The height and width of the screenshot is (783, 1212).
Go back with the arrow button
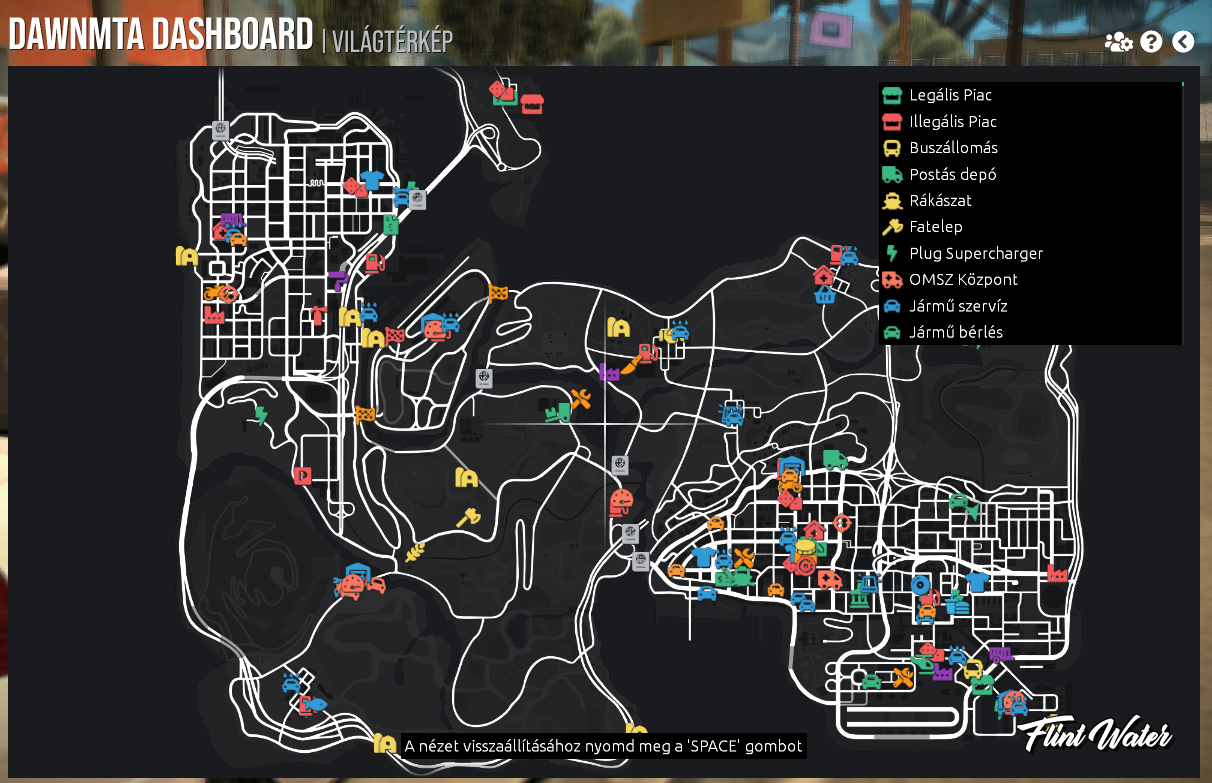[1183, 42]
